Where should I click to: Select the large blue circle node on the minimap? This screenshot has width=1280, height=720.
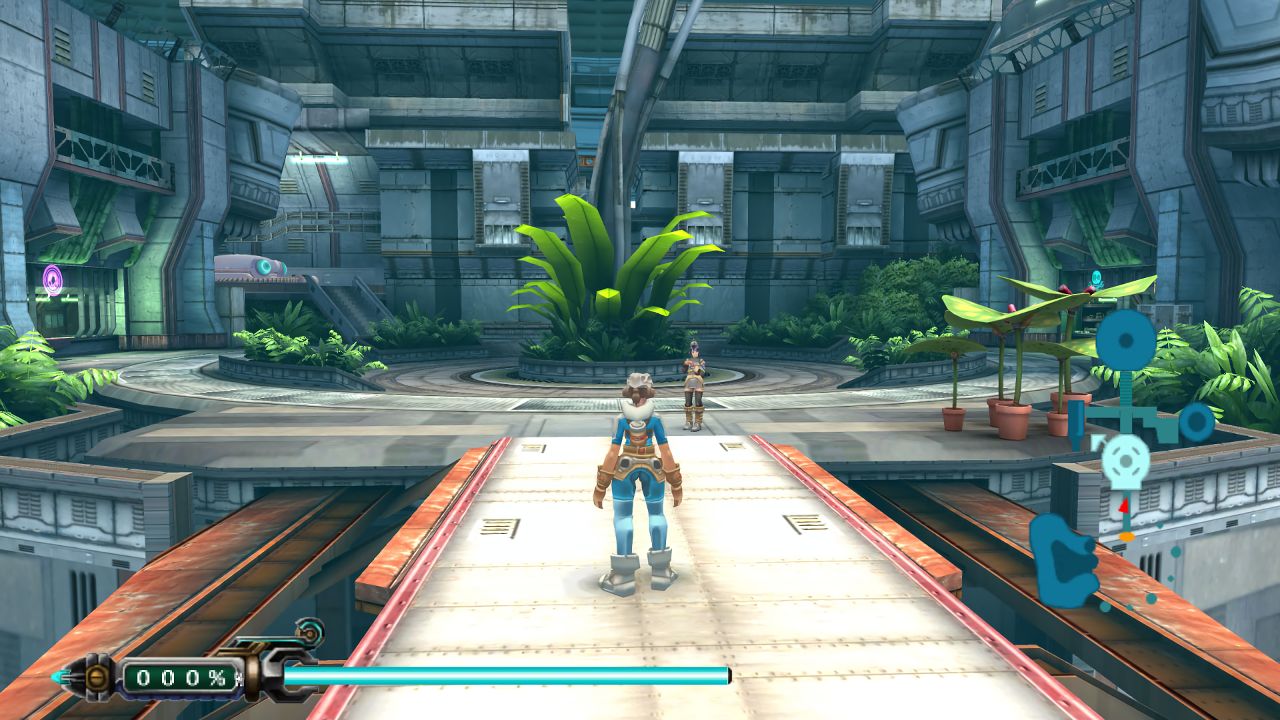[x=1123, y=339]
